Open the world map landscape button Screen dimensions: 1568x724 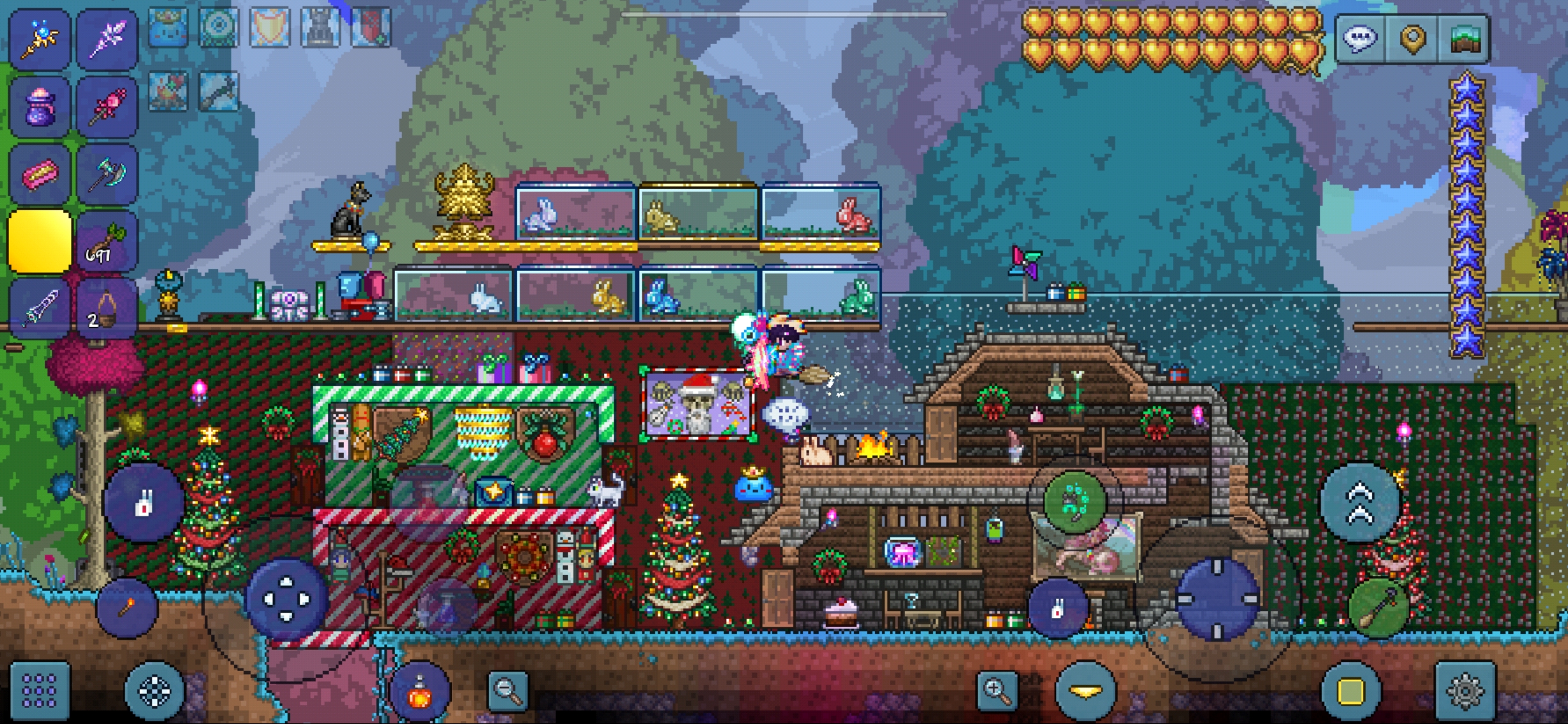point(1464,39)
